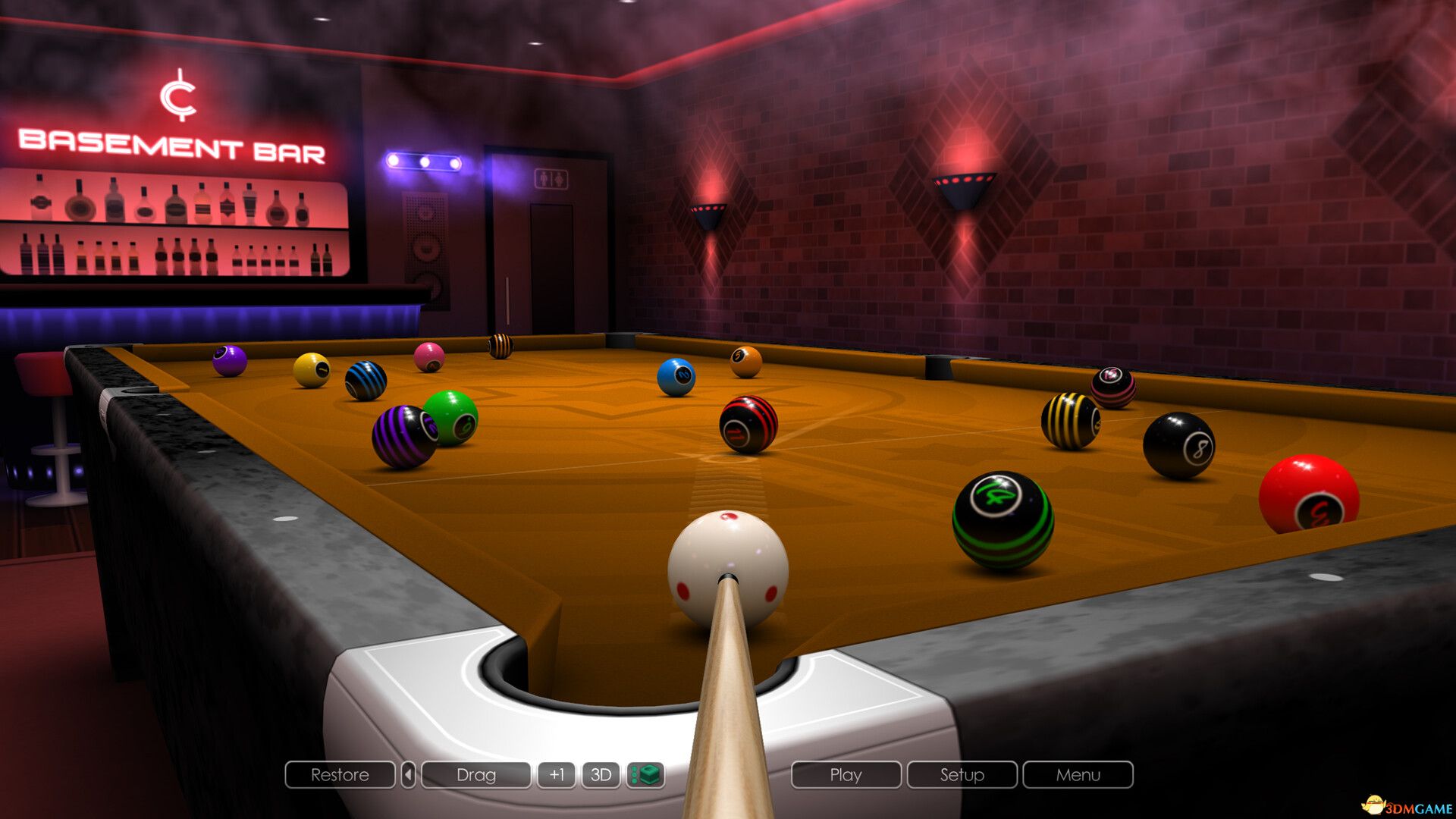Open the Setup screen

[962, 775]
